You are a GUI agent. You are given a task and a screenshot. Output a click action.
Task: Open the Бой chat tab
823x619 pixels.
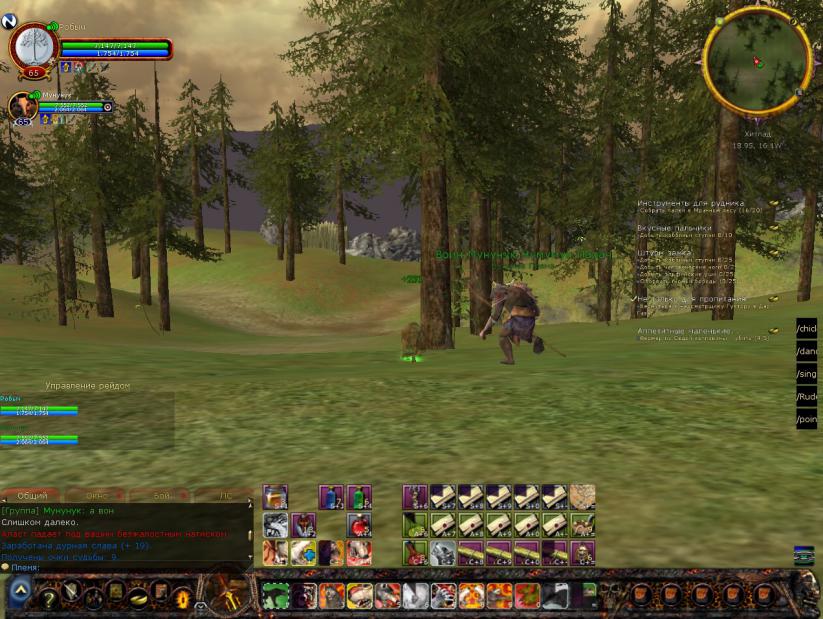[x=162, y=496]
